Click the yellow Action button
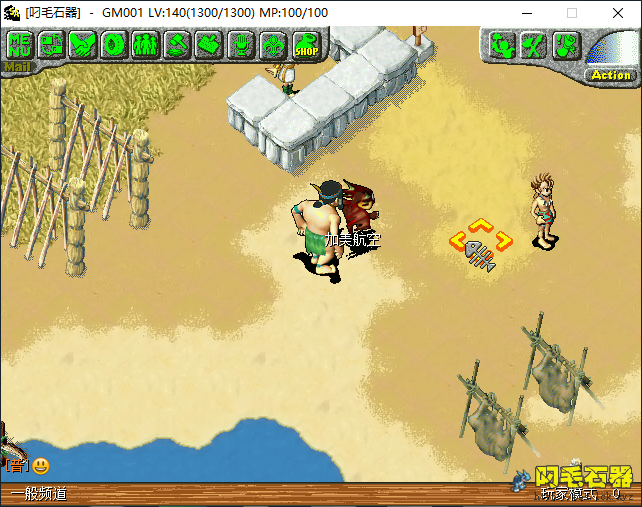 (611, 75)
